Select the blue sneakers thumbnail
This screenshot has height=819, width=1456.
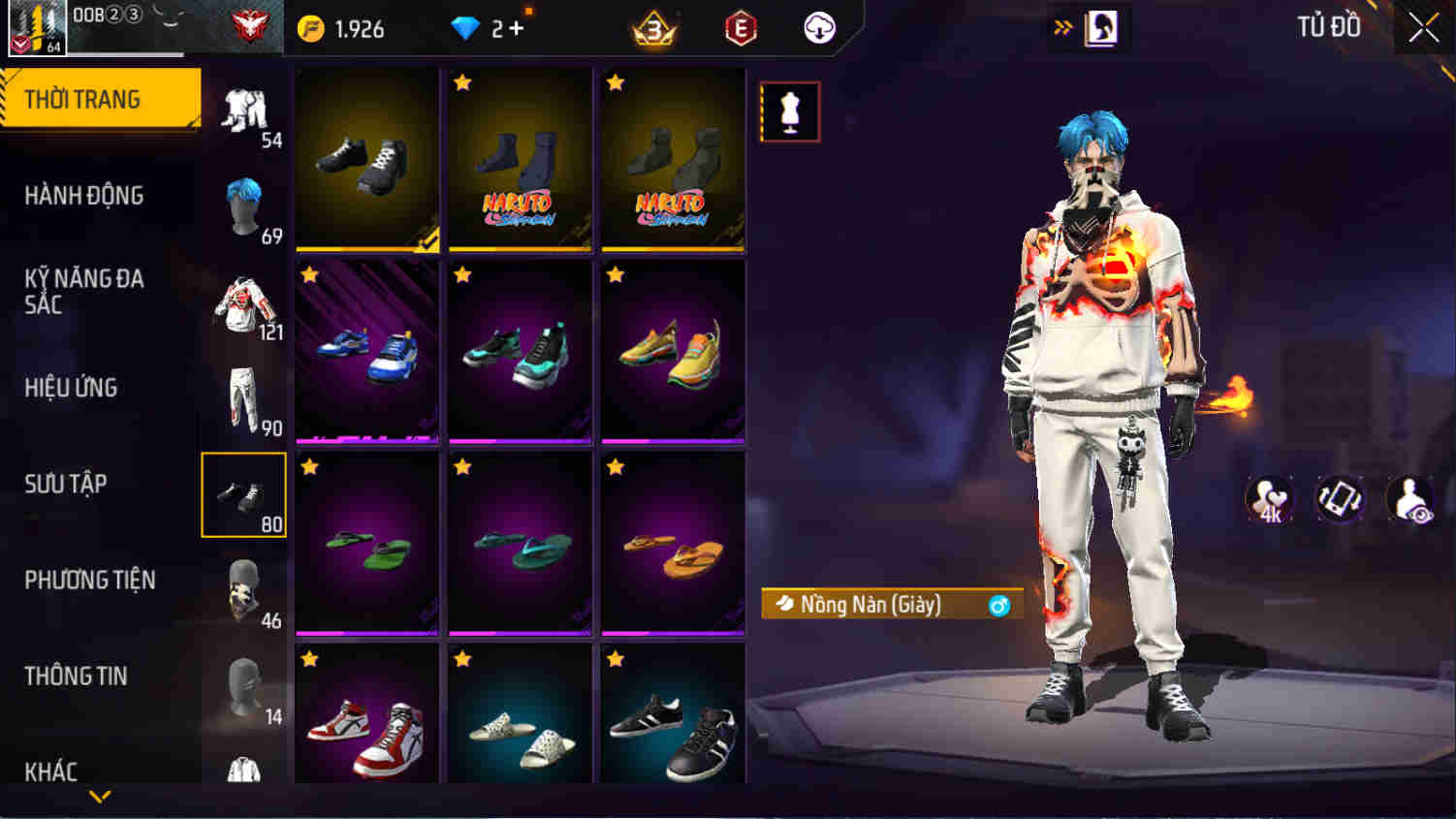point(366,352)
